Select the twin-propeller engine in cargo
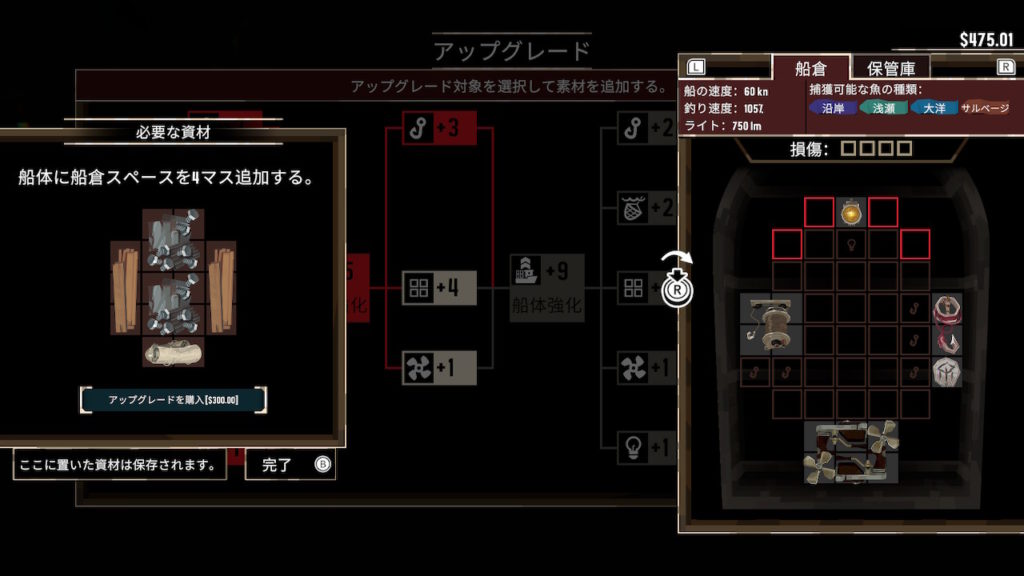The image size is (1024, 576). pyautogui.click(x=851, y=452)
